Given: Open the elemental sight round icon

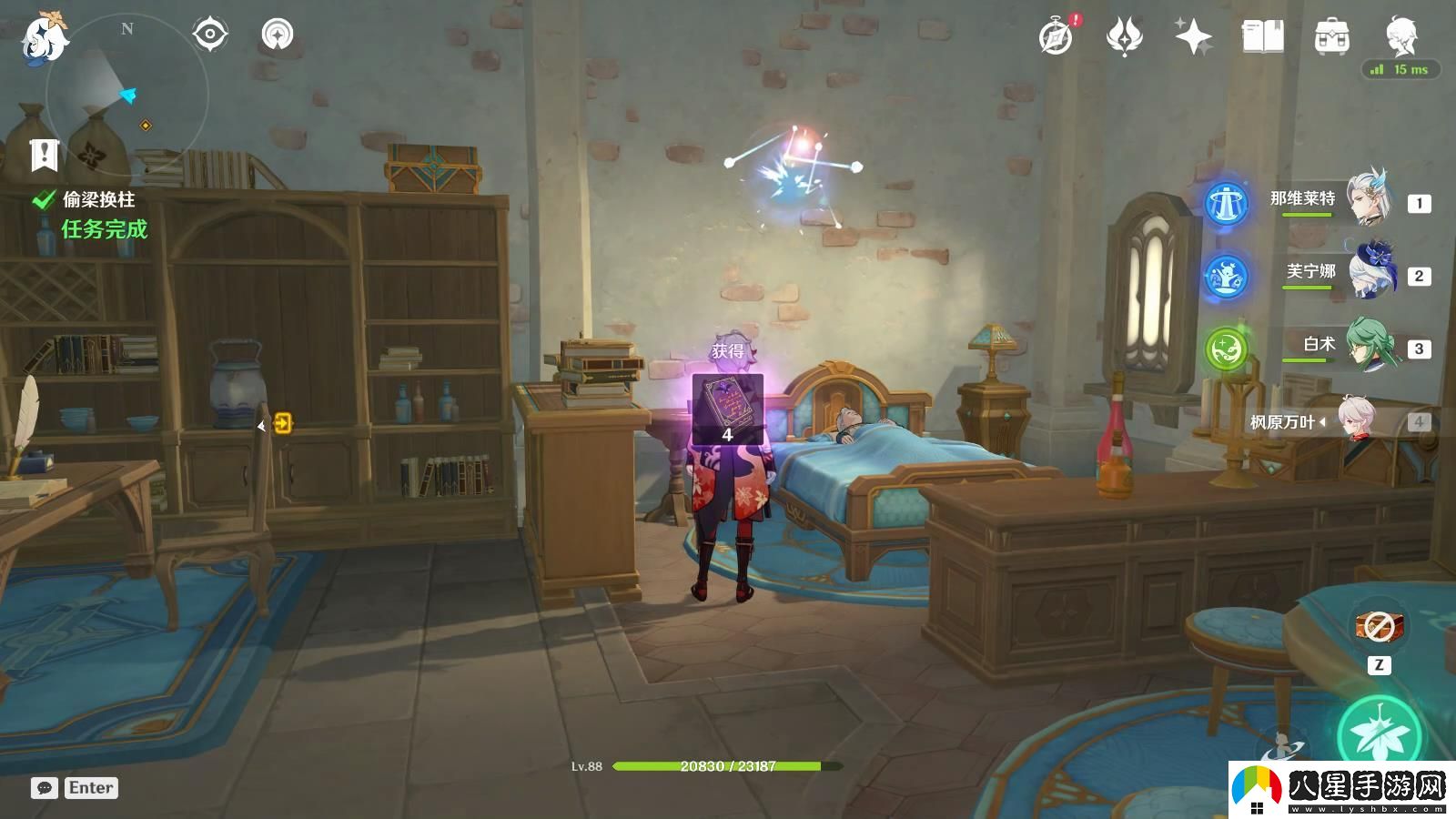Looking at the screenshot, I should (x=278, y=35).
